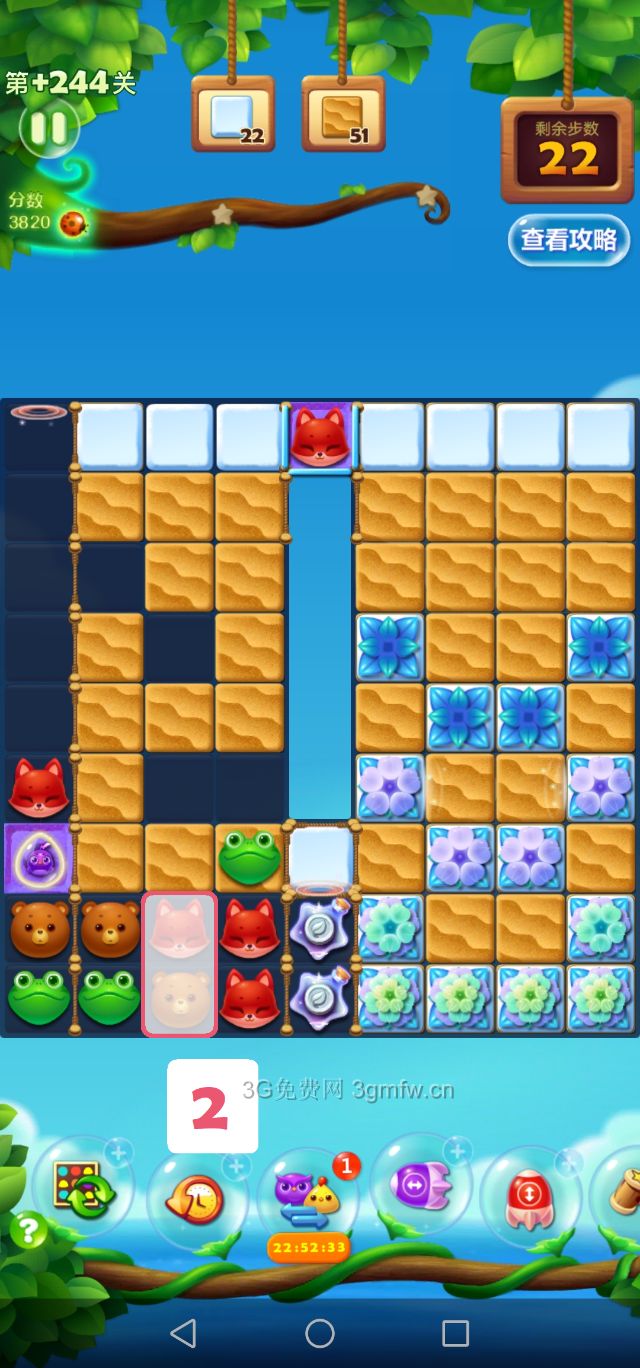Pause the game with the green button
The width and height of the screenshot is (640, 1368).
(x=47, y=128)
